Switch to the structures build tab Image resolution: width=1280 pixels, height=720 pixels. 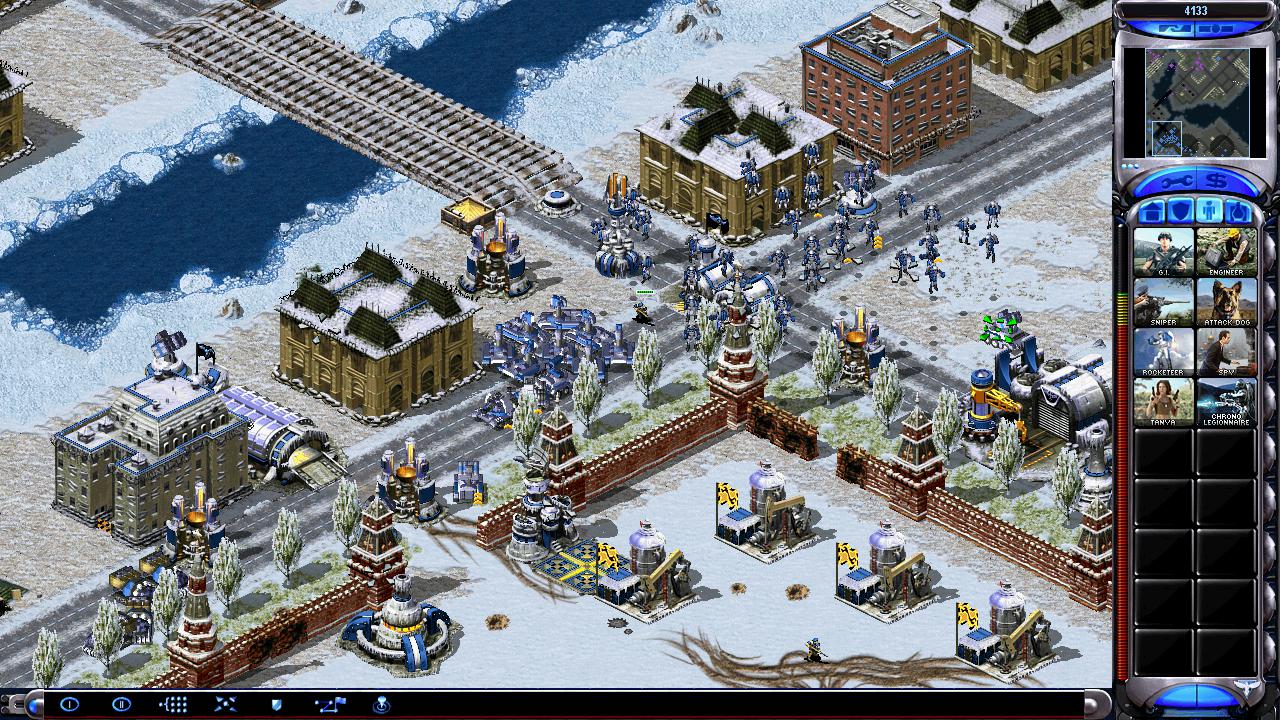coord(1151,212)
